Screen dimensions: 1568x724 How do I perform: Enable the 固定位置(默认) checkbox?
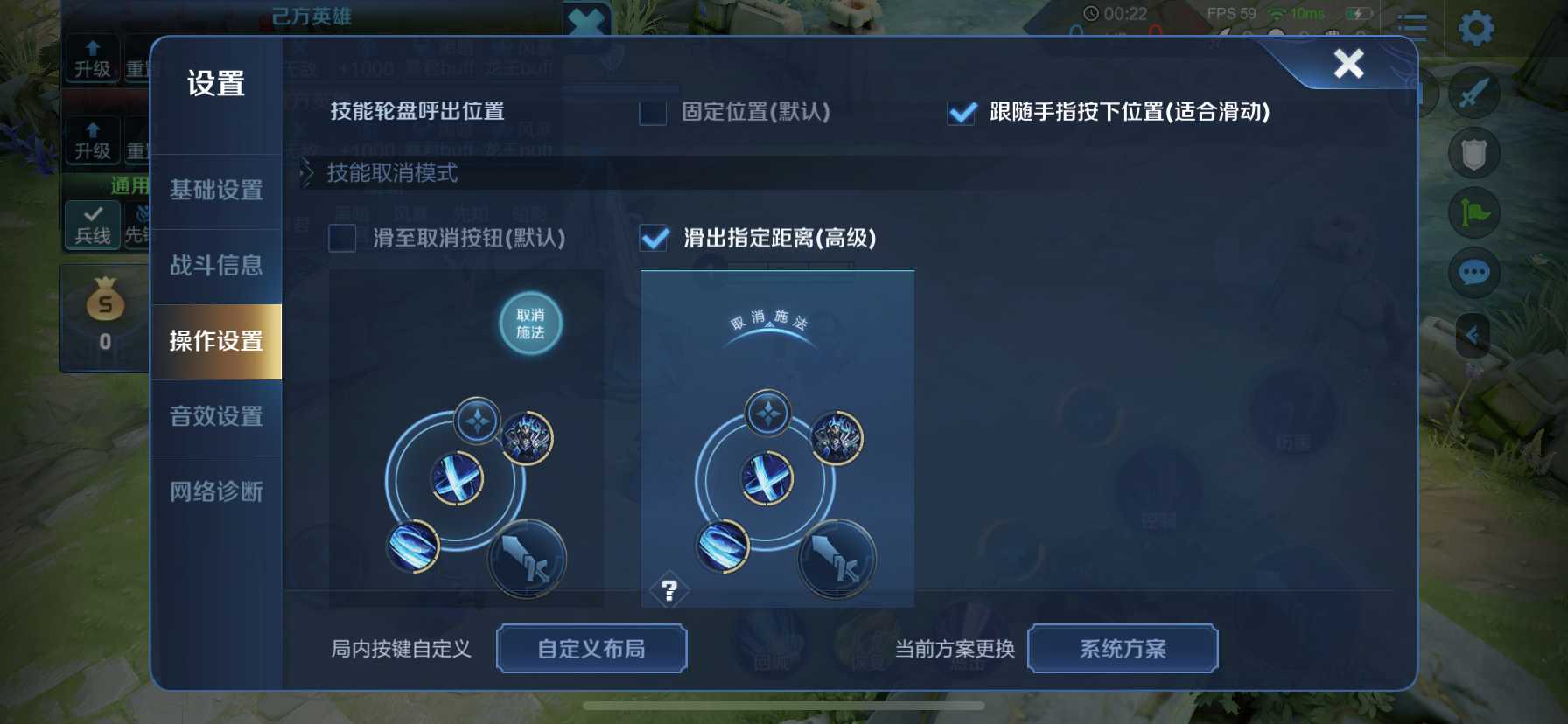(x=652, y=114)
